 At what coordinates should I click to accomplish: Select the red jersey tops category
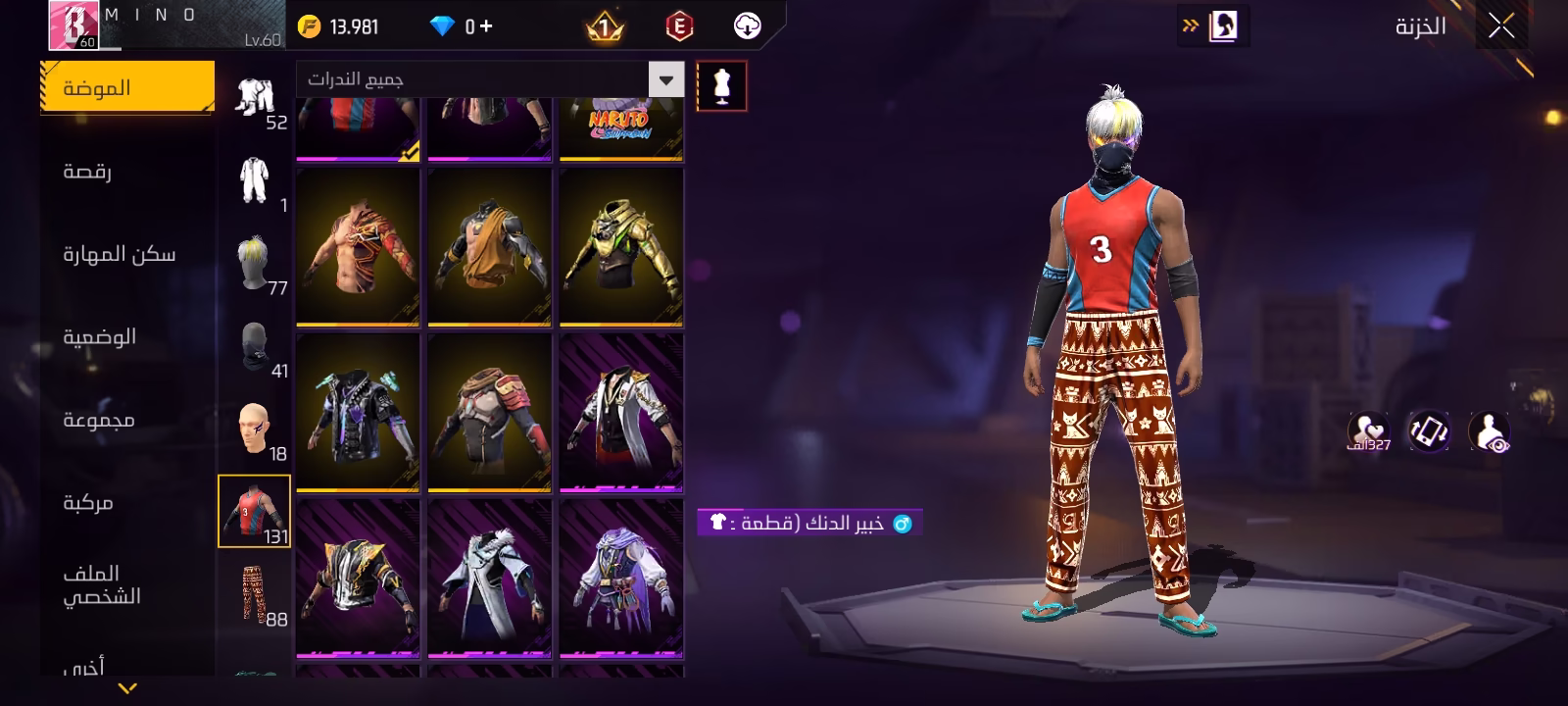[x=254, y=511]
